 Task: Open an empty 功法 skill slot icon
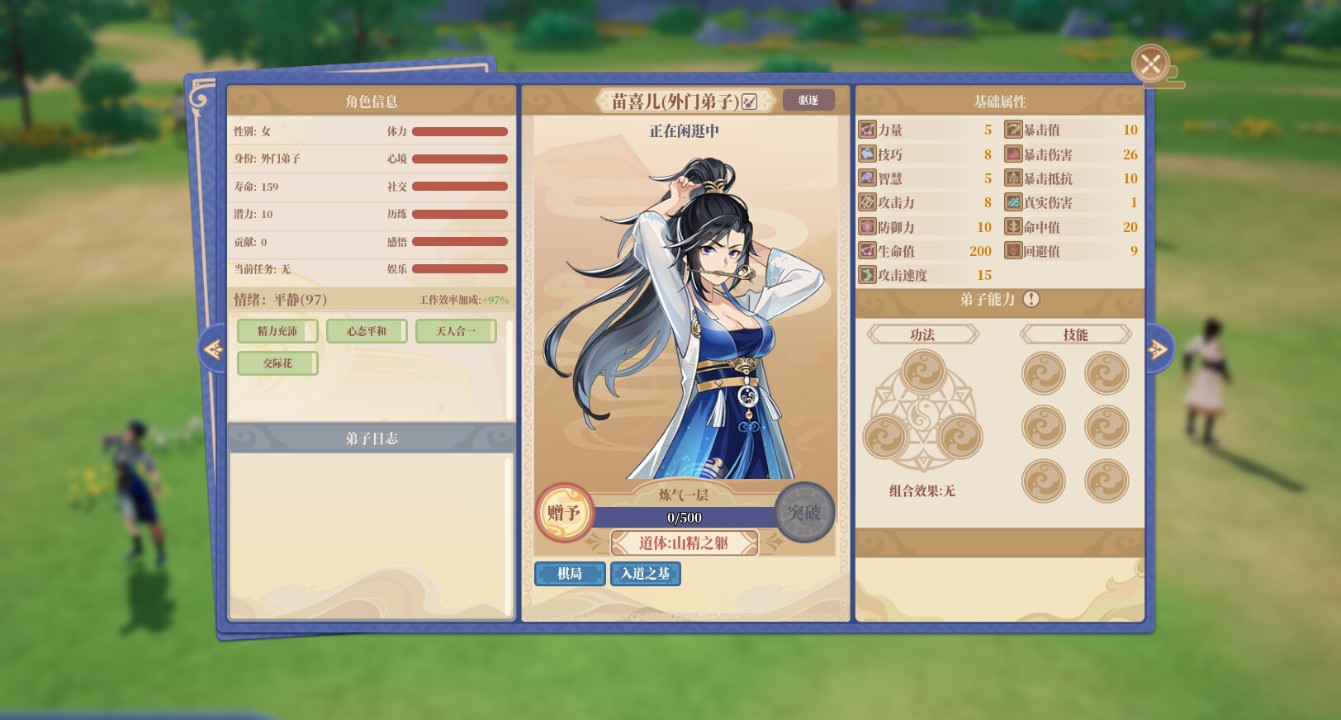coord(921,372)
